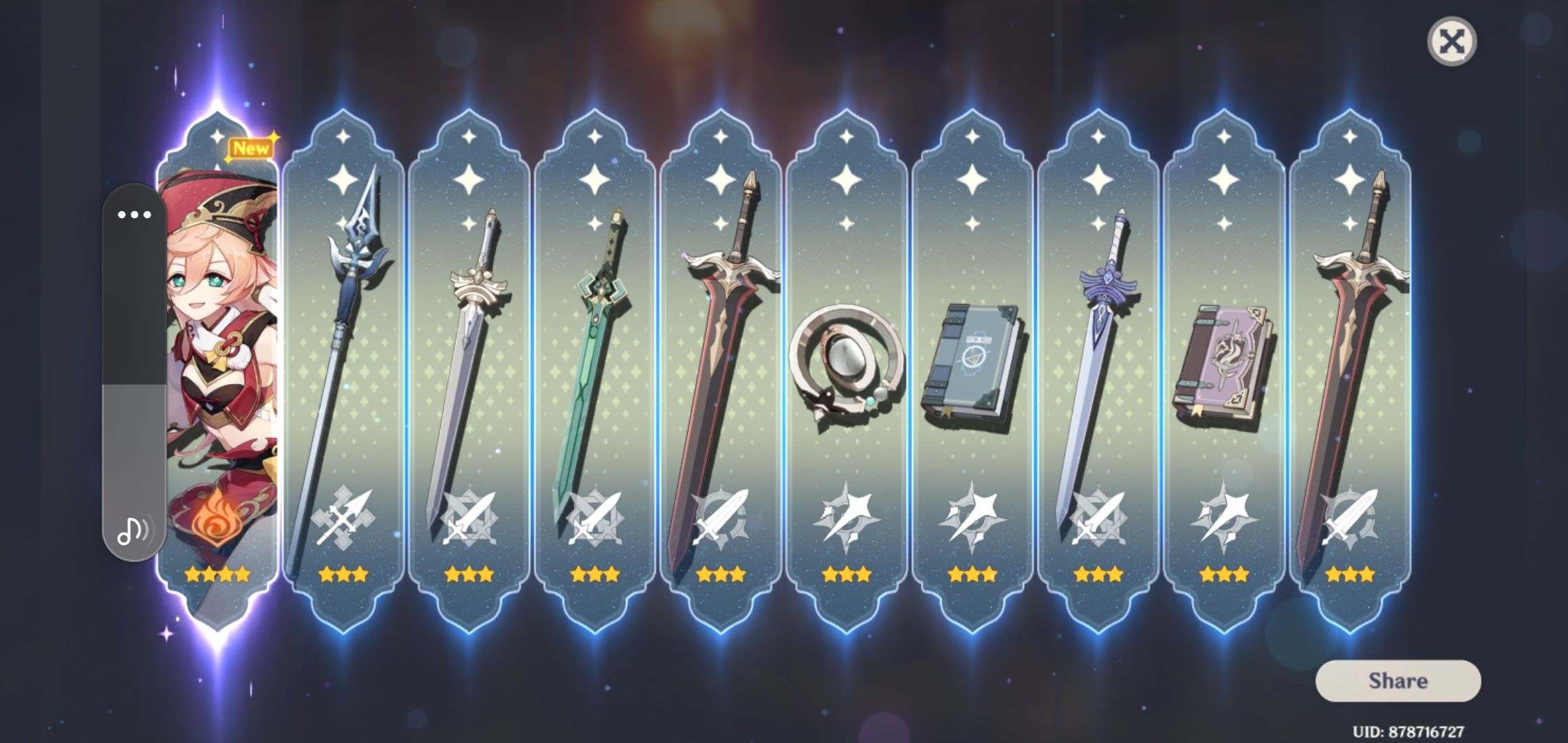
Task: Open the three-dot options menu
Action: click(x=135, y=215)
